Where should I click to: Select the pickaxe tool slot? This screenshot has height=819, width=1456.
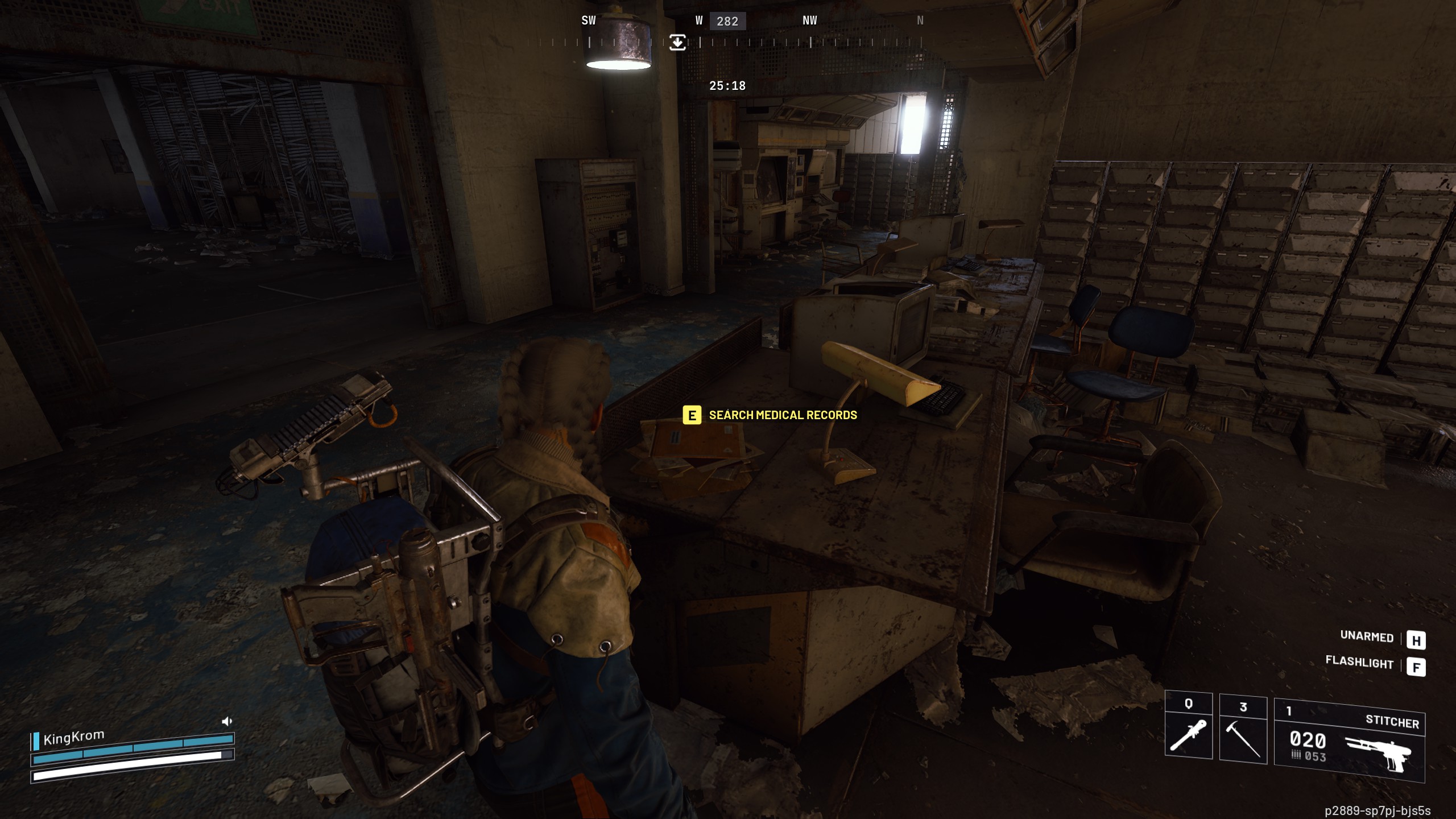pyautogui.click(x=1243, y=731)
